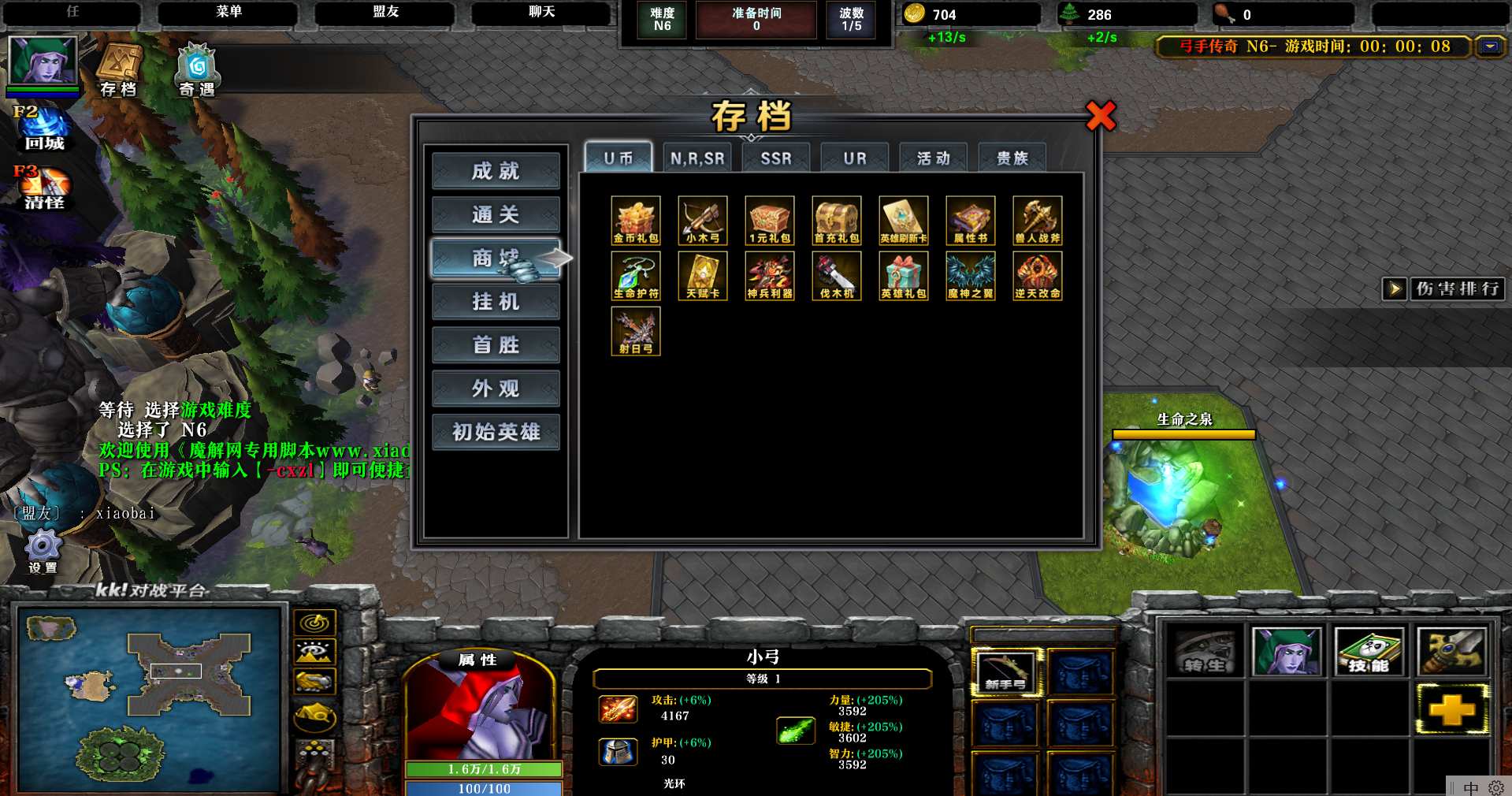1512x796 pixels.
Task: Select the 魔神之翼 wings item
Action: coord(971,275)
